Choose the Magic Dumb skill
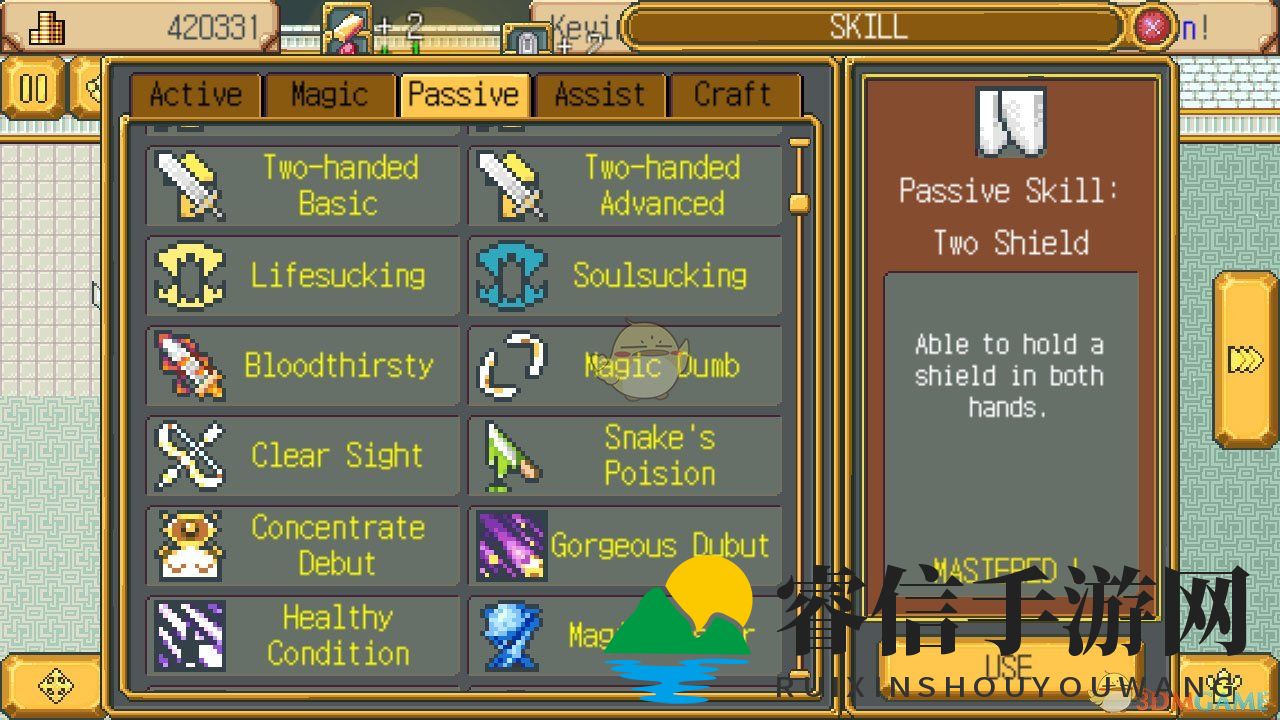 pos(624,366)
